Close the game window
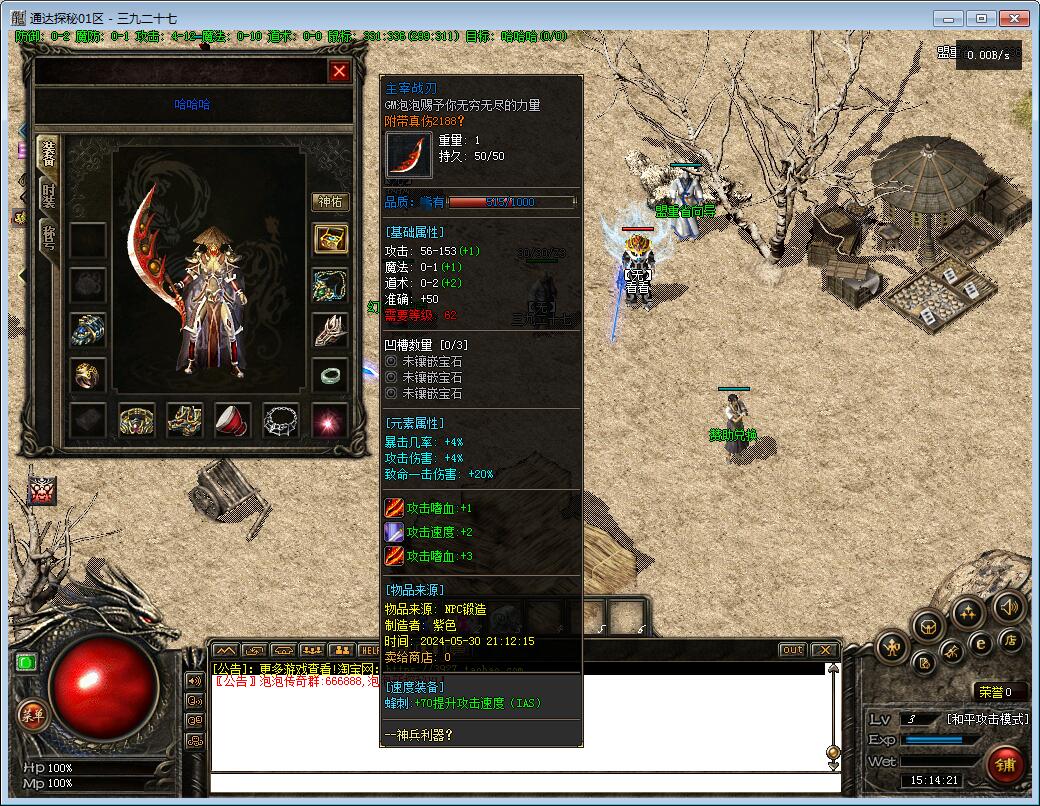Viewport: 1040px width, 806px height. pos(1016,18)
